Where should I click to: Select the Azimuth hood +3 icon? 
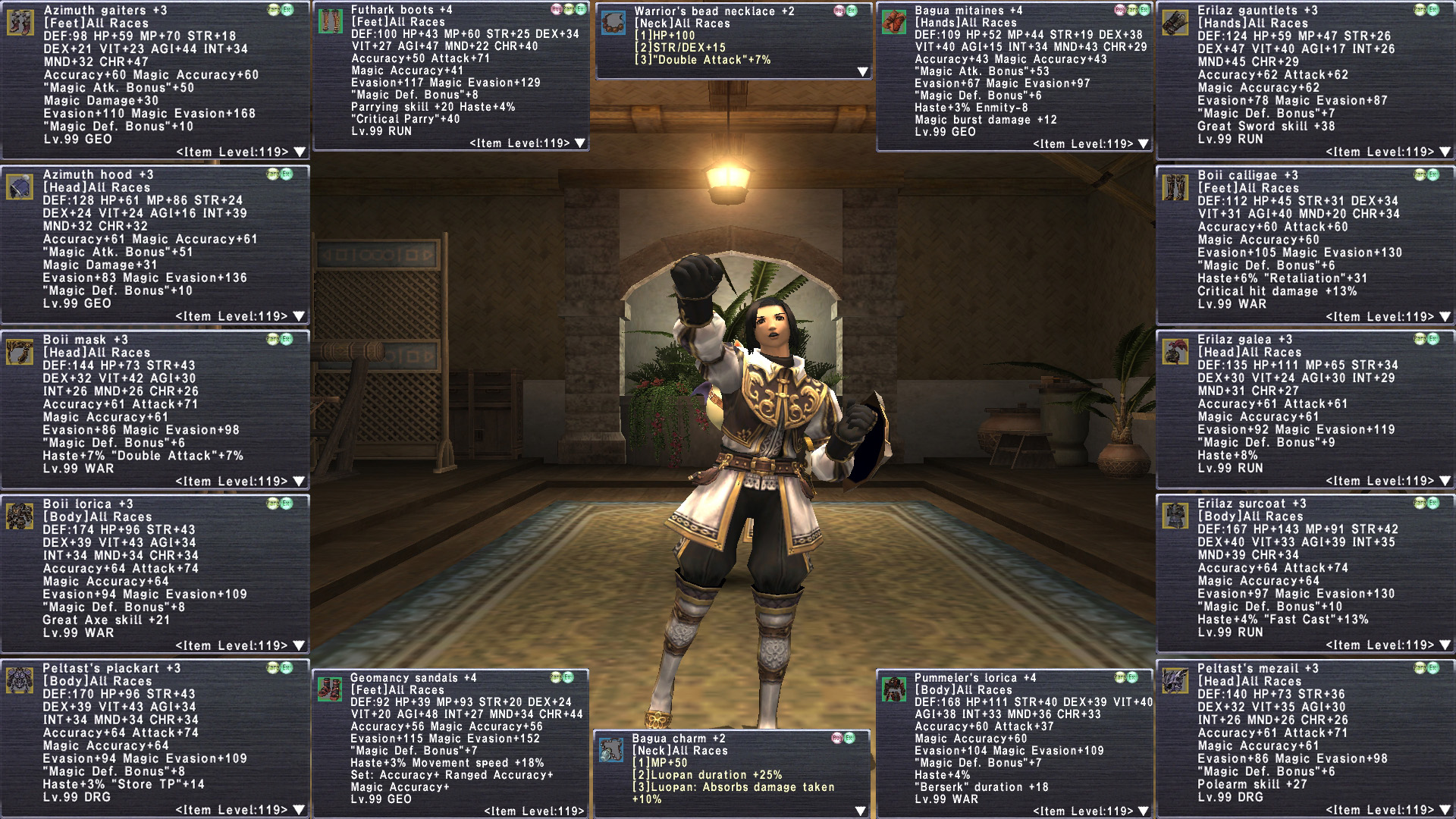point(20,187)
